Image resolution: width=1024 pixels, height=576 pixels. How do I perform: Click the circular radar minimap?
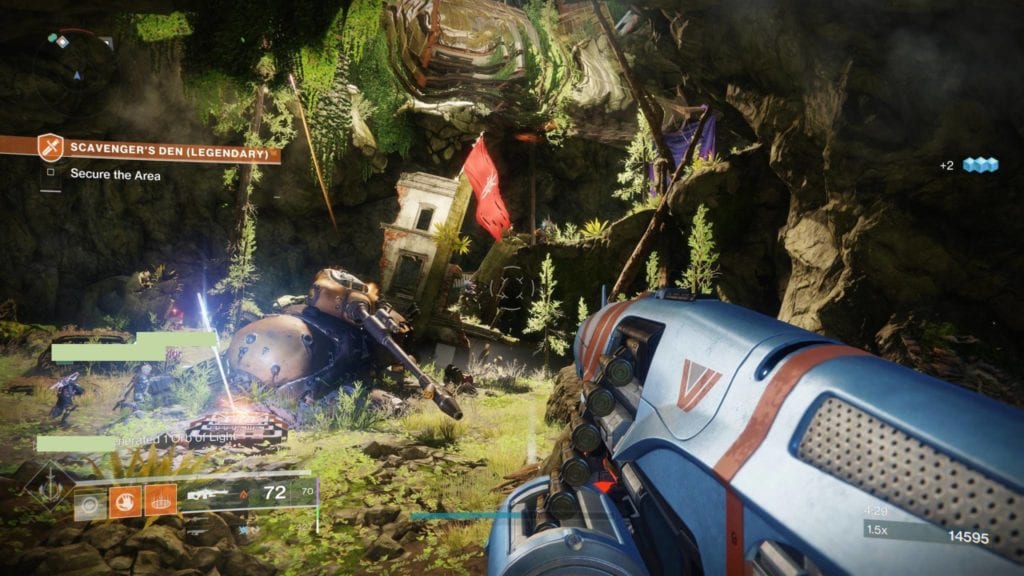(68, 60)
